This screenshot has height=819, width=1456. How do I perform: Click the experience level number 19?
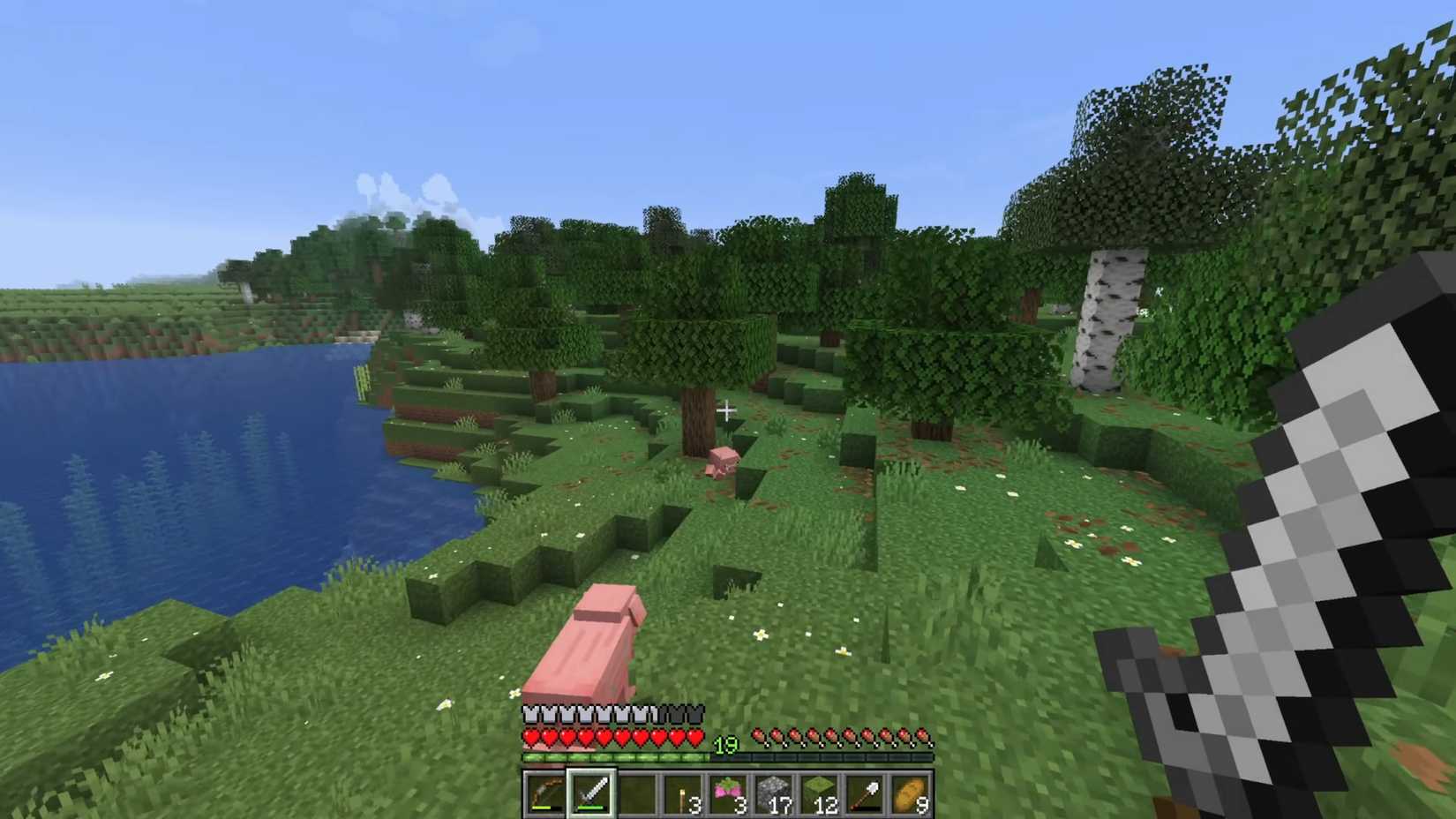tap(725, 746)
